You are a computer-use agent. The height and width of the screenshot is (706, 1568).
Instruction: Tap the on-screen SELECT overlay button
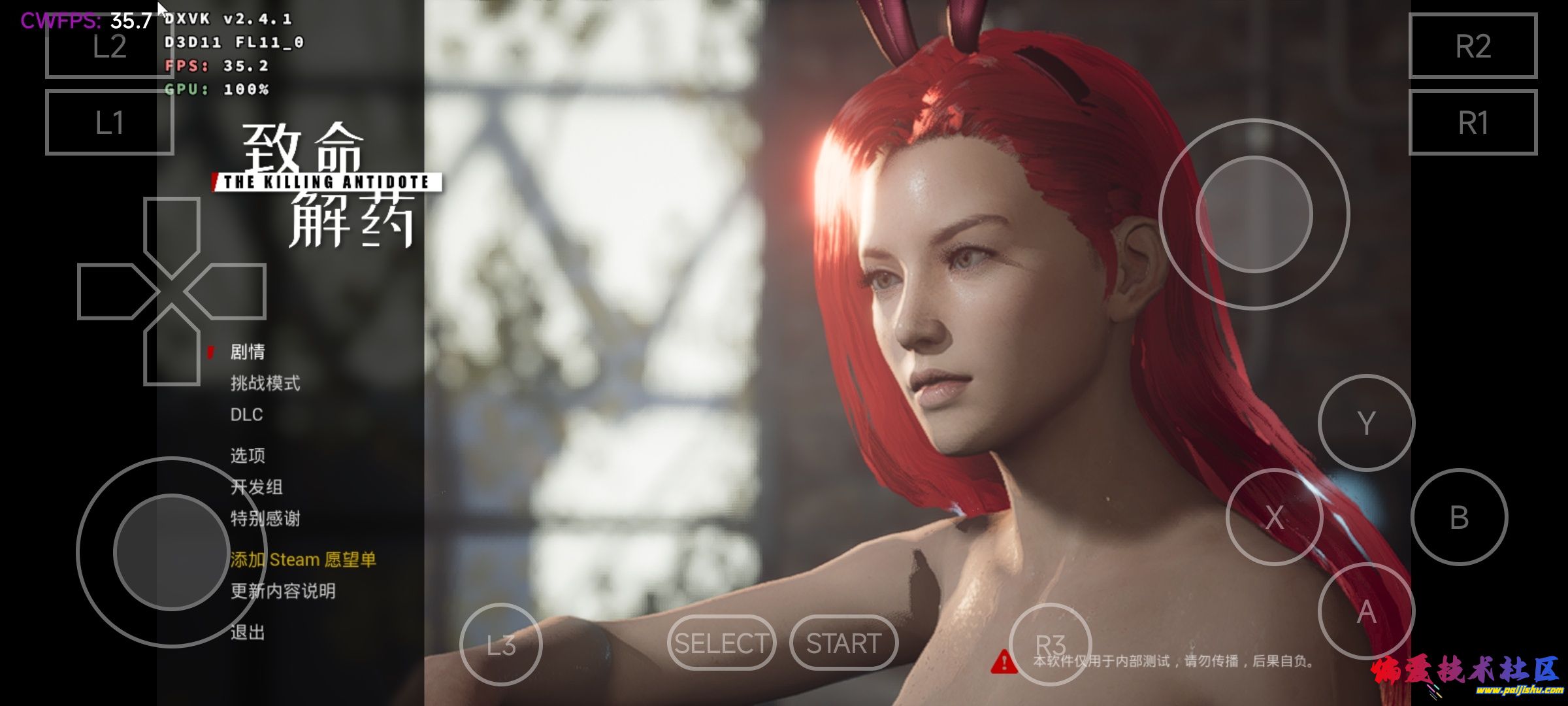(x=721, y=643)
